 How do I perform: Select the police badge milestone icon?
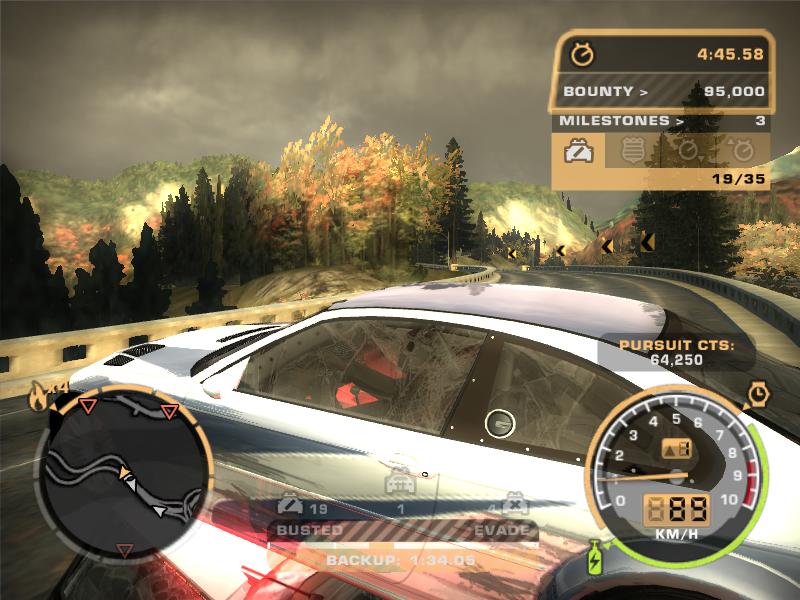tap(632, 152)
